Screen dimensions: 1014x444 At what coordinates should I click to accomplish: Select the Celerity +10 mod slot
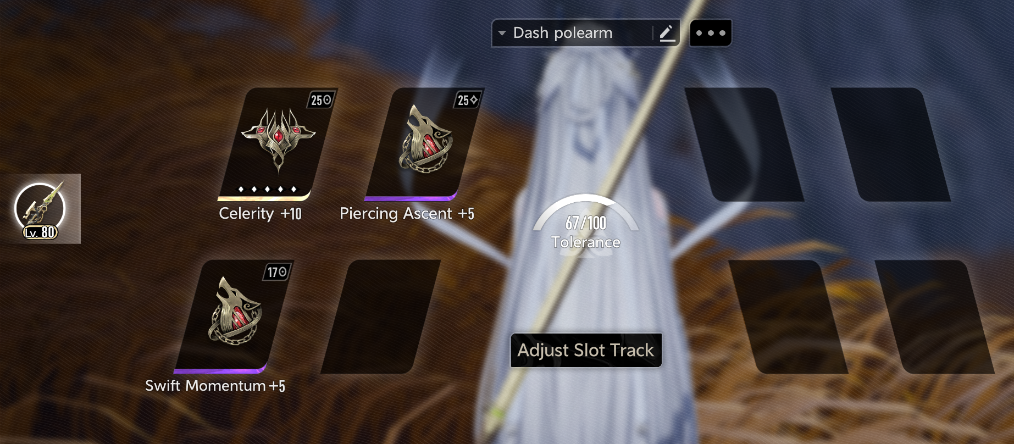coord(267,144)
